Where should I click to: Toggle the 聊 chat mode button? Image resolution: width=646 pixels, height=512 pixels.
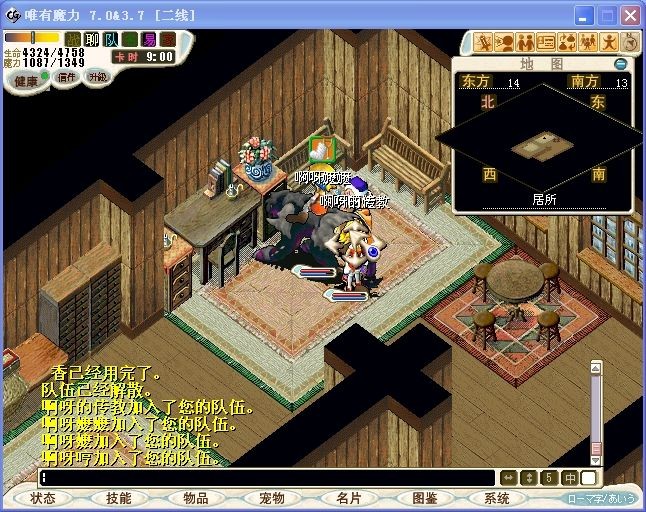pos(92,39)
